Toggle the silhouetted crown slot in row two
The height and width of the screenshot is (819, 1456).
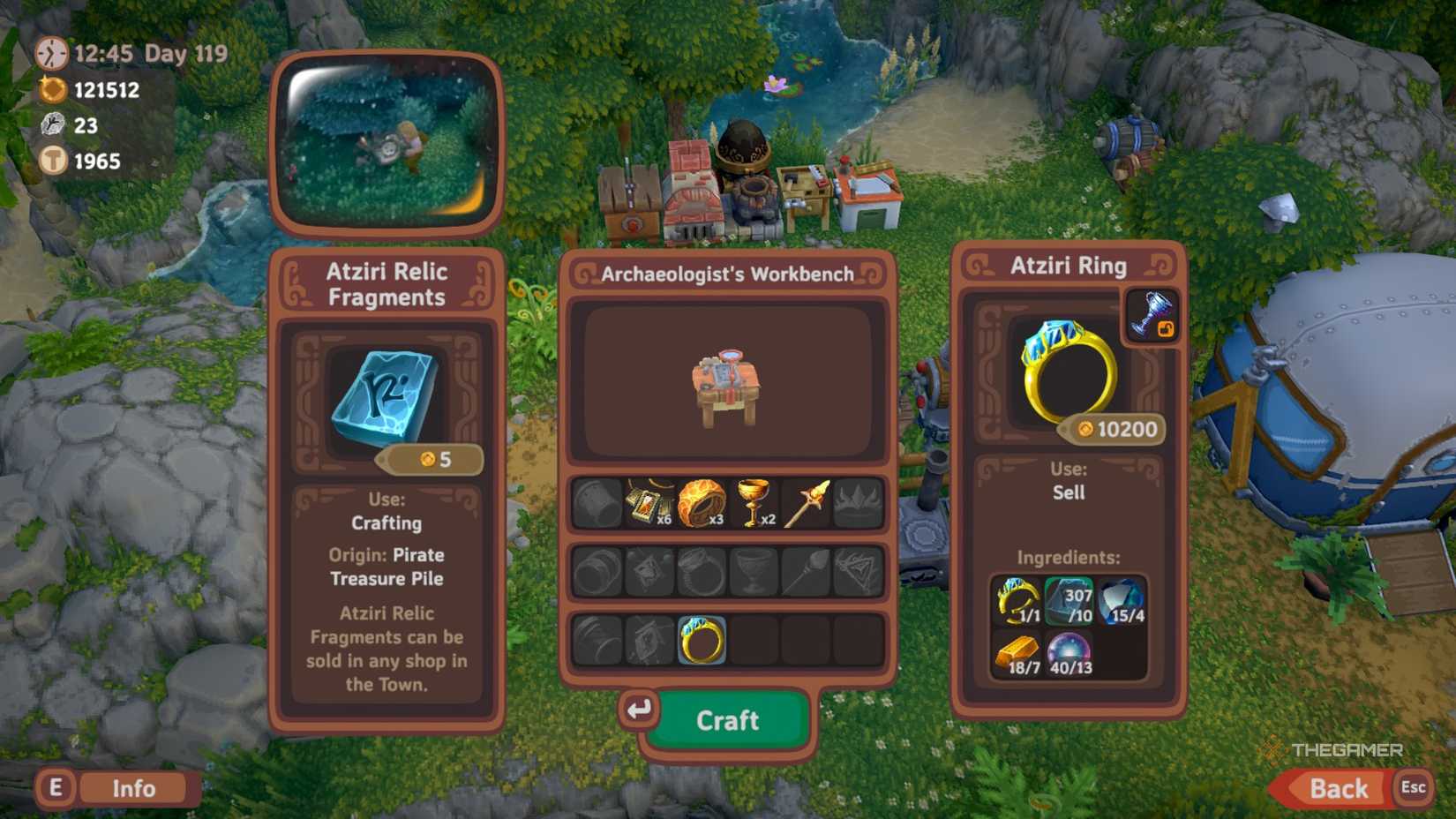858,572
